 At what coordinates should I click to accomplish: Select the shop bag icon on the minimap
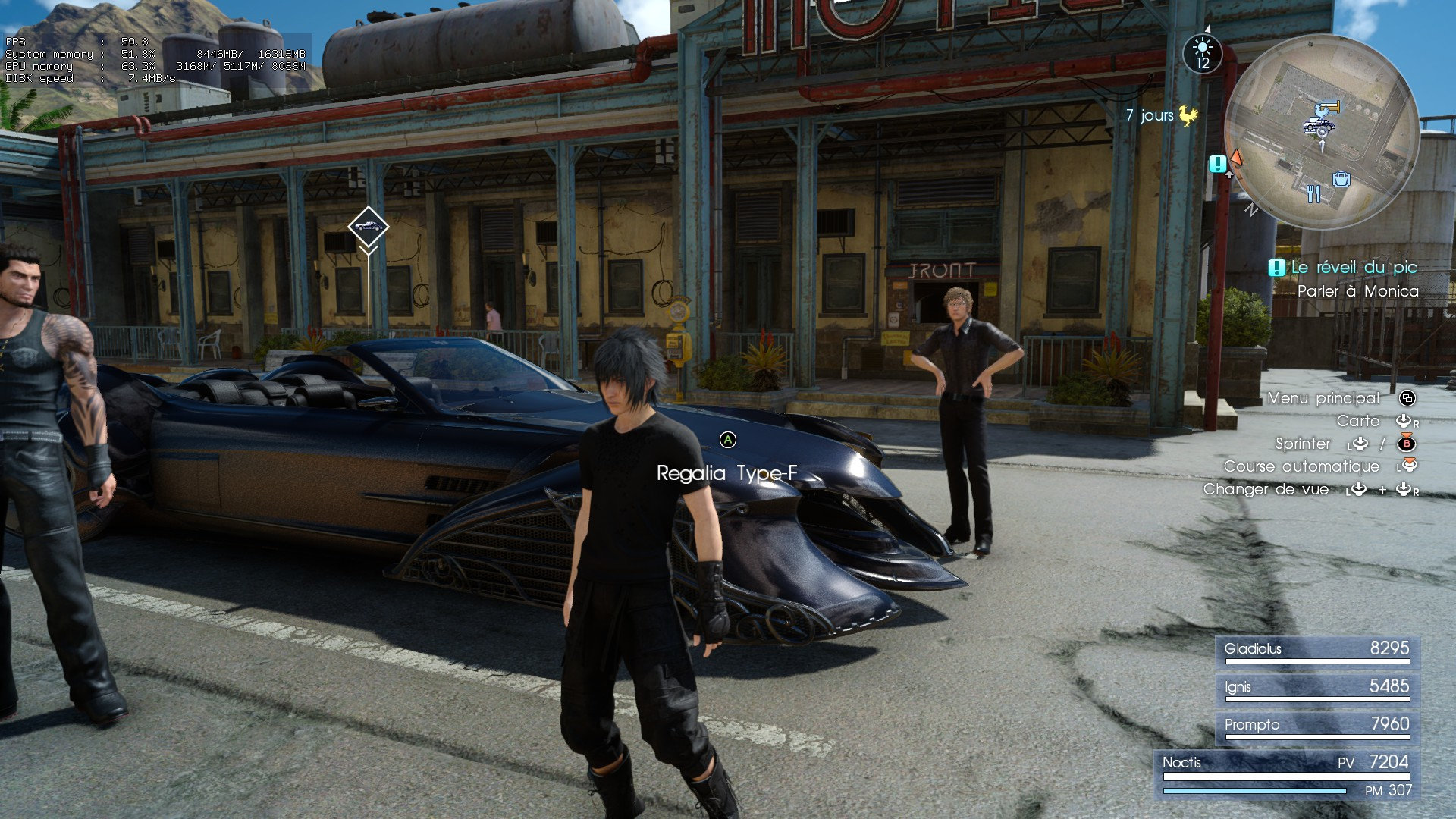(x=1341, y=179)
